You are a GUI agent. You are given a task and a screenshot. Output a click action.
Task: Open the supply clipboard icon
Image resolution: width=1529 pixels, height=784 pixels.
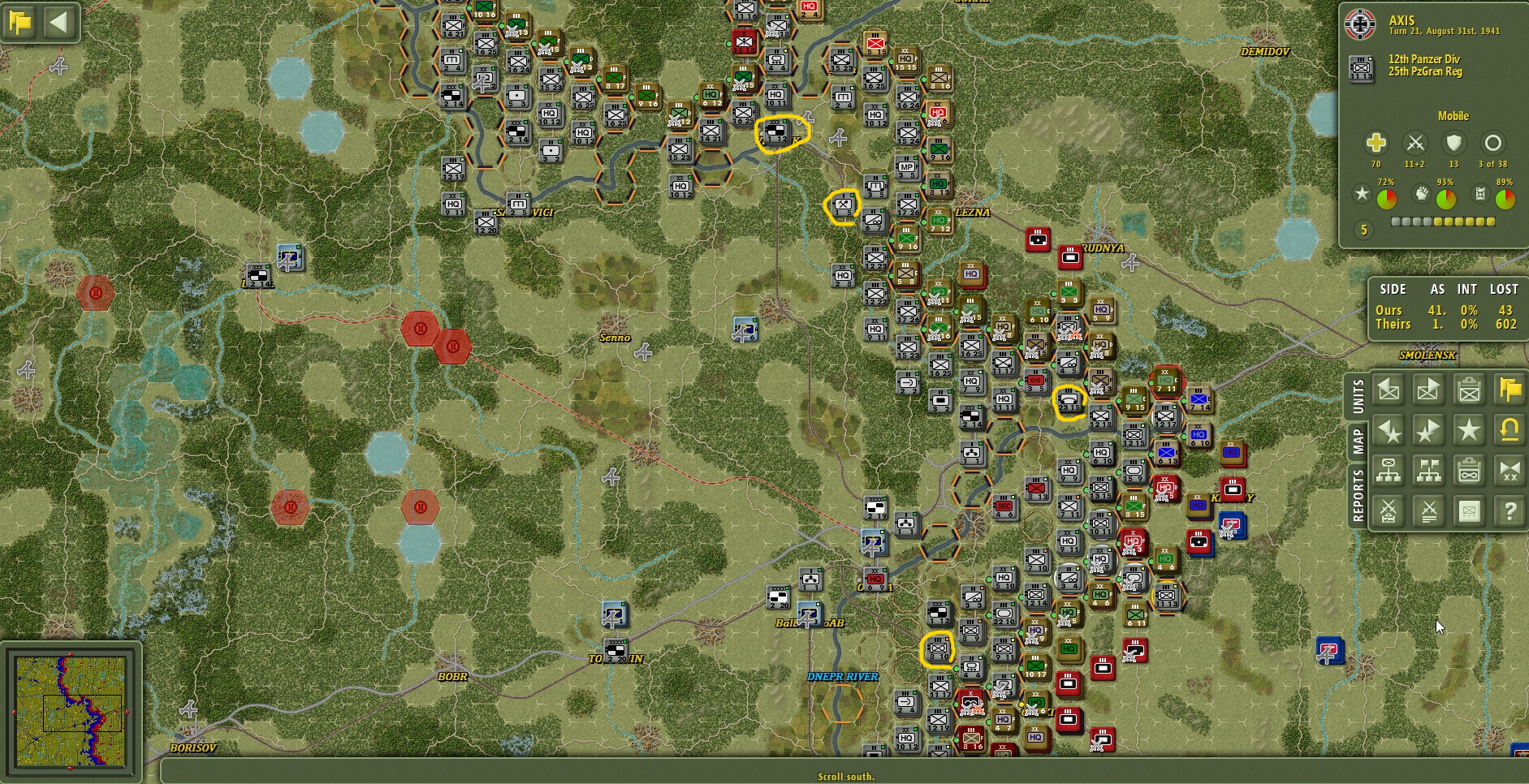click(x=1470, y=471)
